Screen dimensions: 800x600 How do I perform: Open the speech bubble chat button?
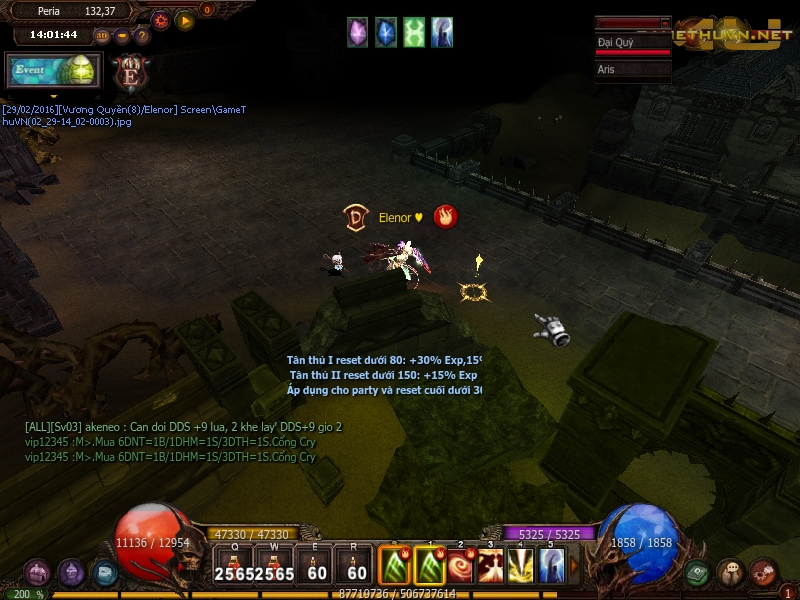(730, 573)
